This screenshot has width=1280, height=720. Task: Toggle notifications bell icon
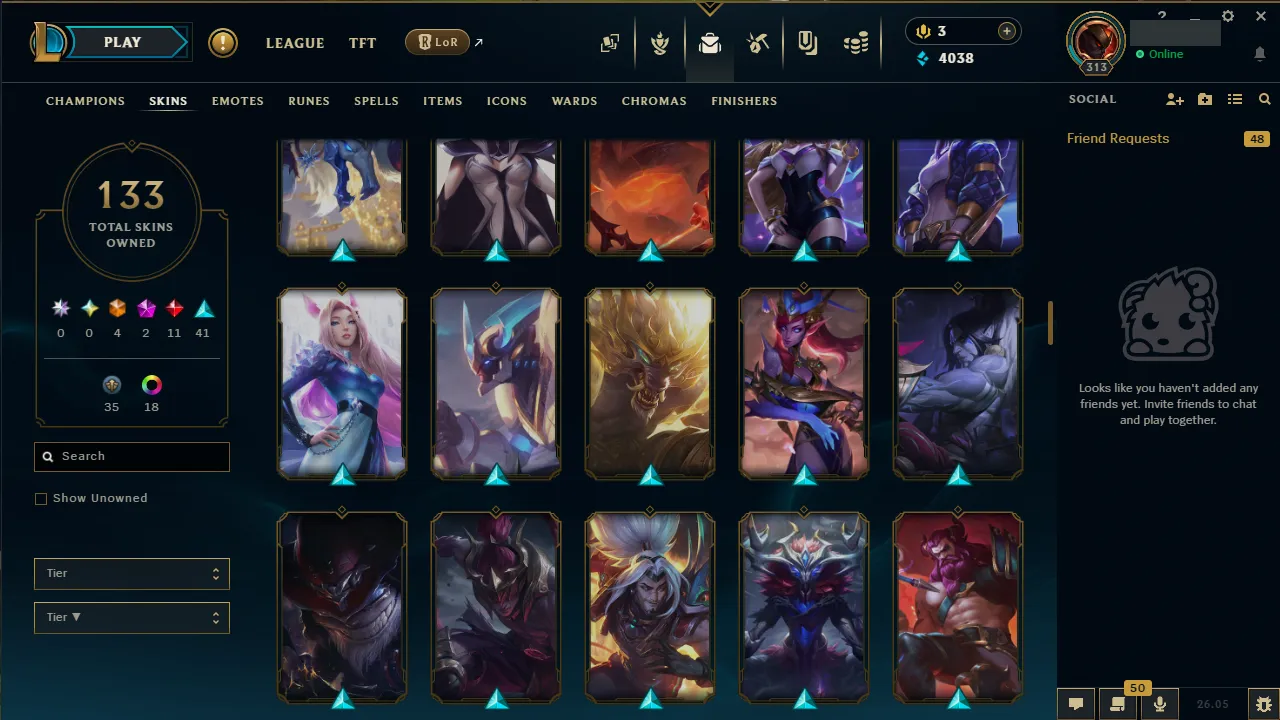(1260, 54)
